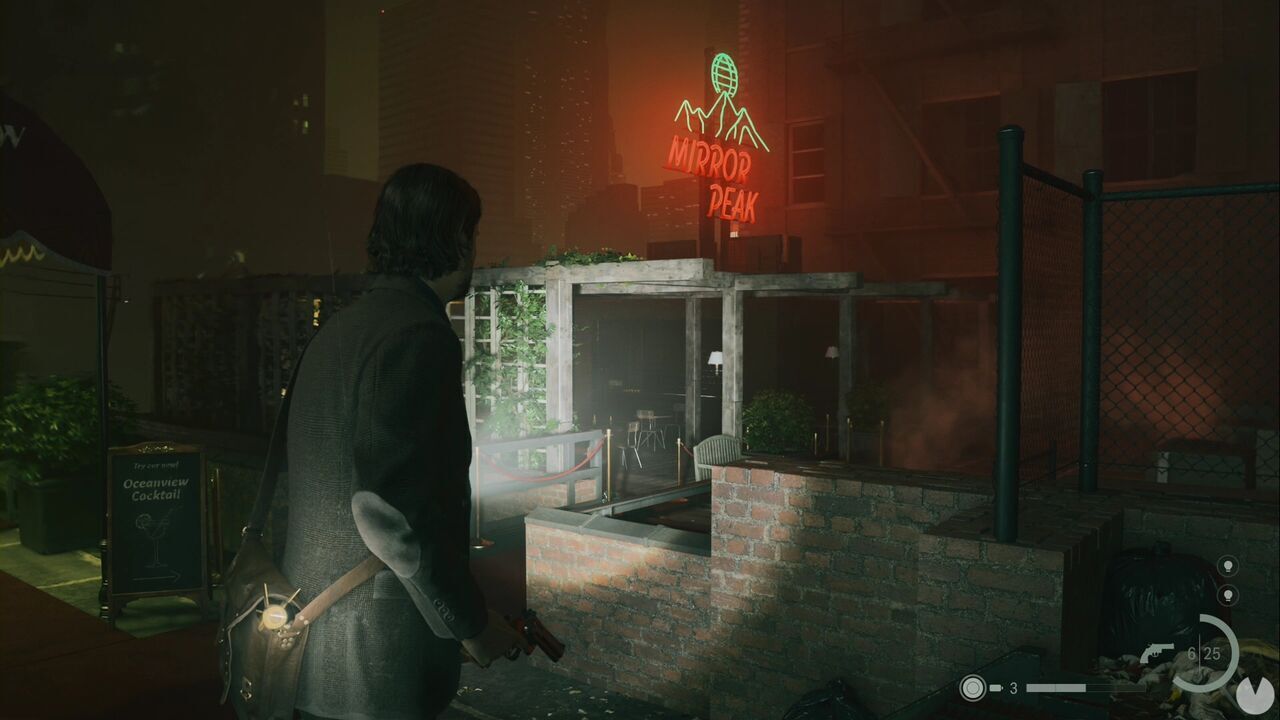Click the battery charge bar at the bottom
Viewport: 1280px width, 720px height.
click(x=1055, y=688)
